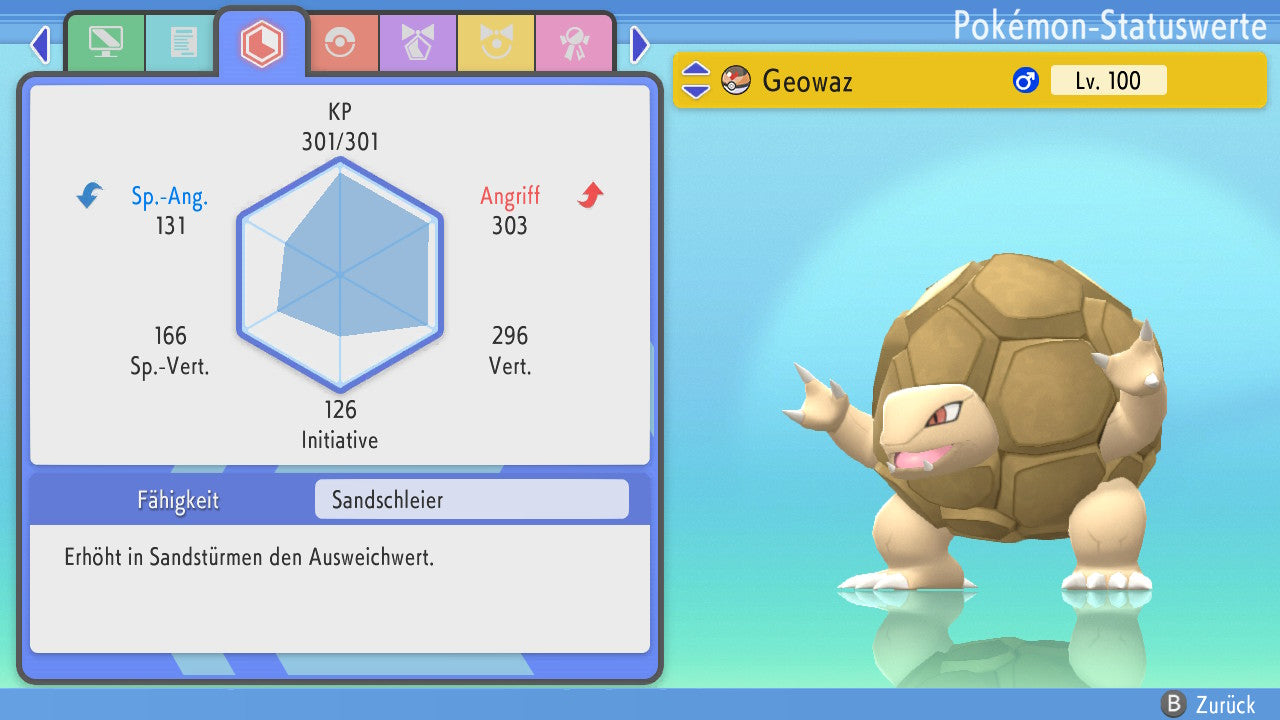Open the teal trainer memo document tab
The width and height of the screenshot is (1280, 720).
pyautogui.click(x=183, y=42)
